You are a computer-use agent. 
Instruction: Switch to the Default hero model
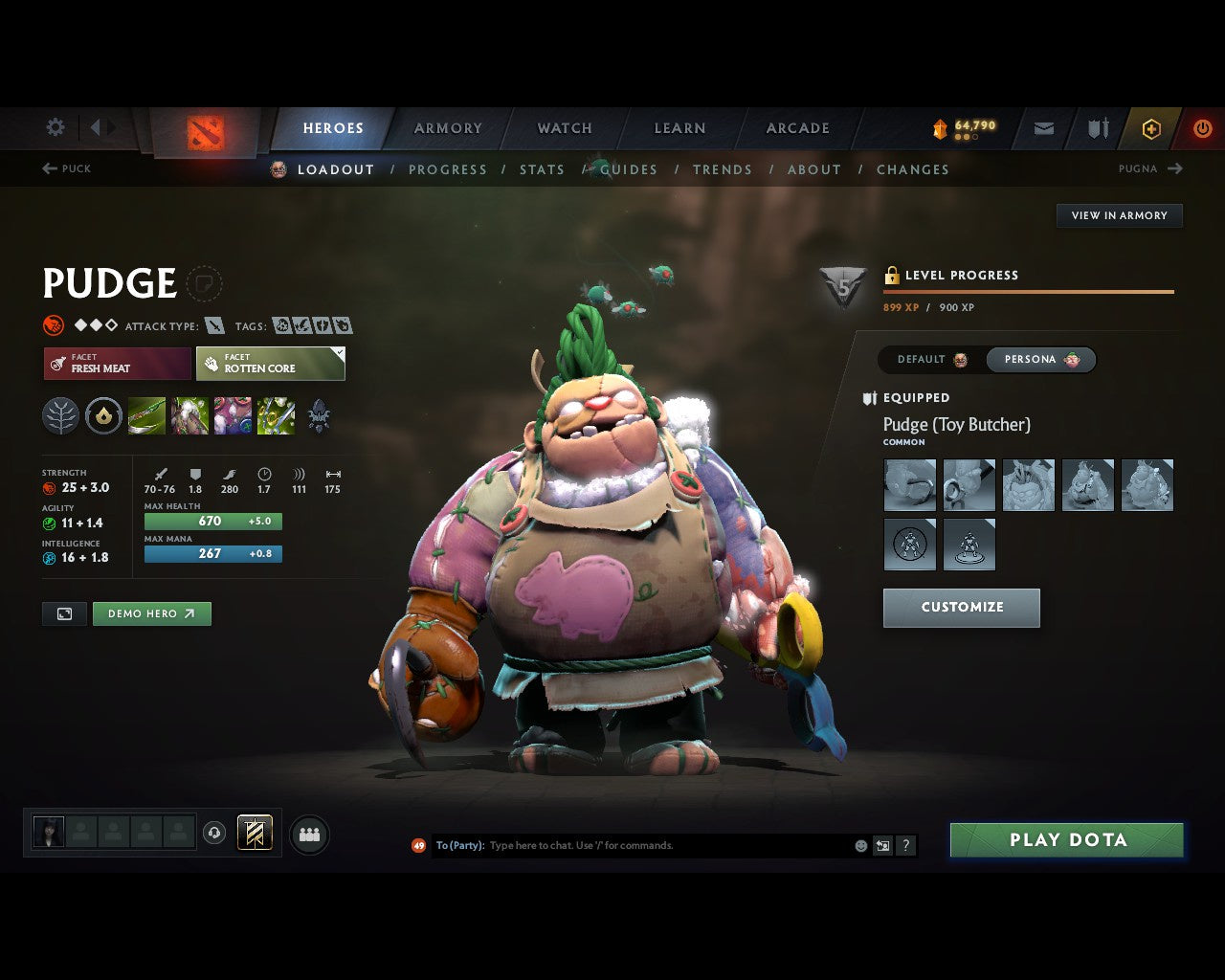[x=932, y=360]
